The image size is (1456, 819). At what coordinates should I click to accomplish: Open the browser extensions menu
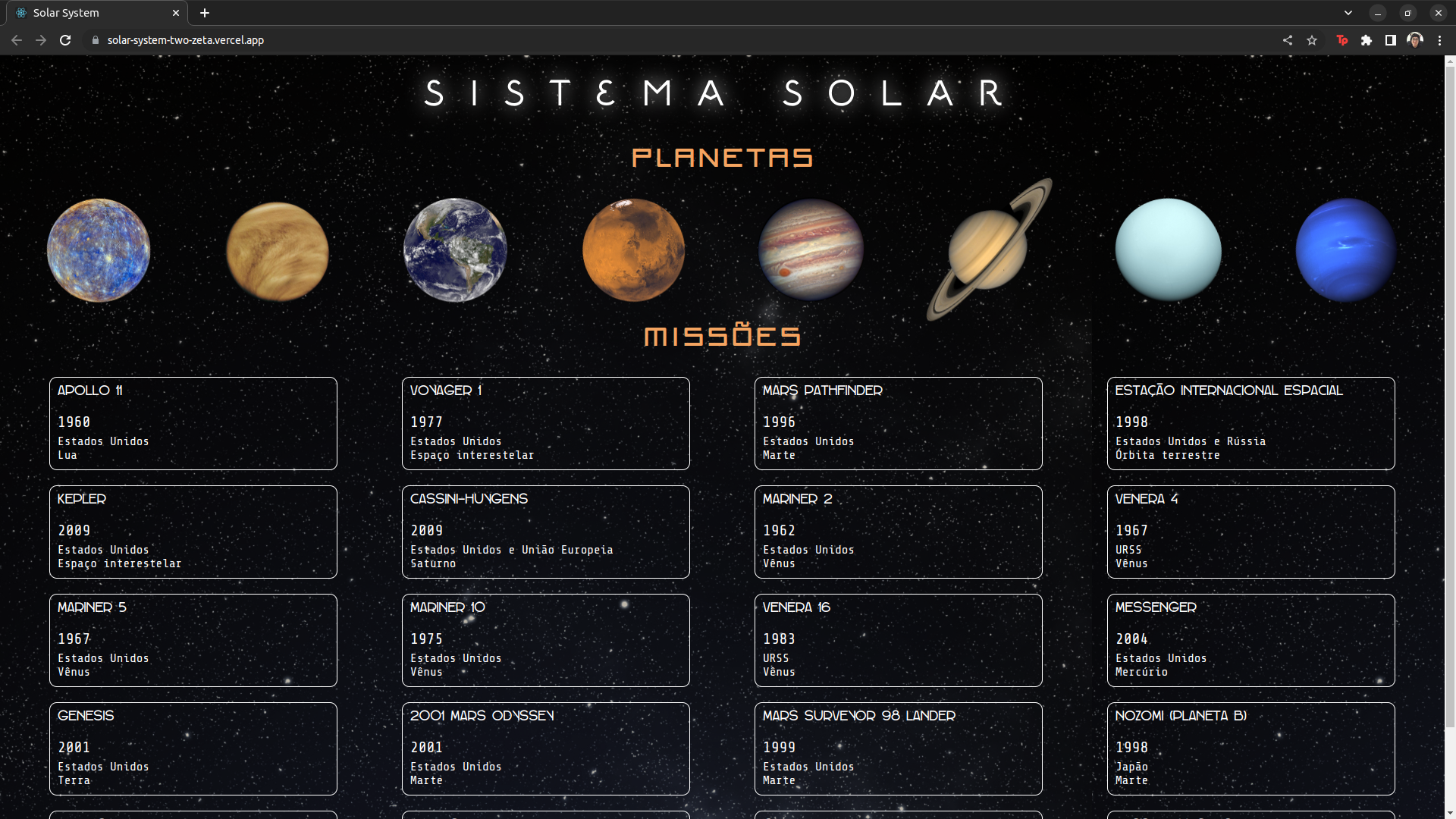point(1367,40)
